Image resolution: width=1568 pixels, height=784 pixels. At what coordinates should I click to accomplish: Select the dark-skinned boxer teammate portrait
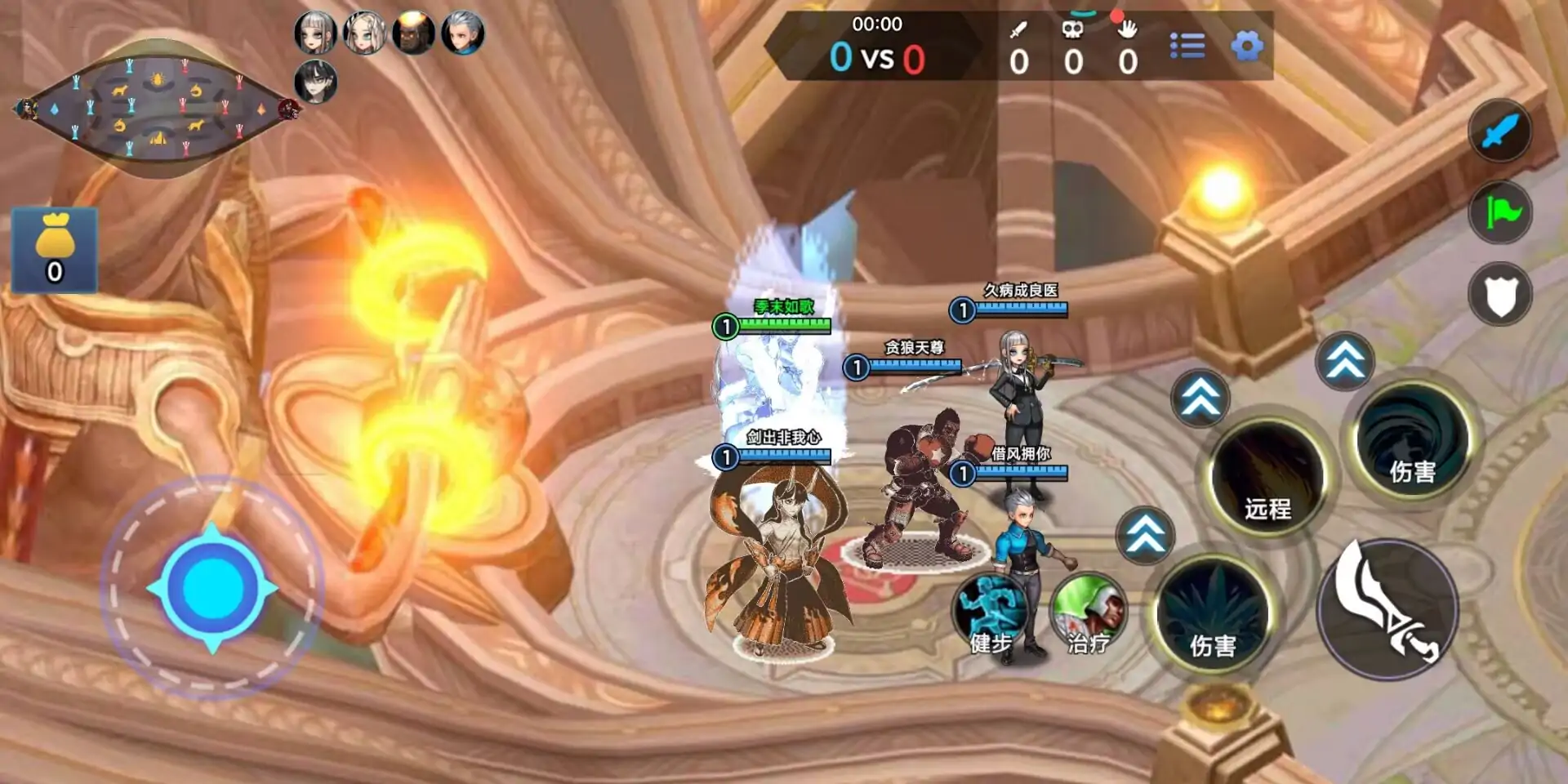click(413, 34)
